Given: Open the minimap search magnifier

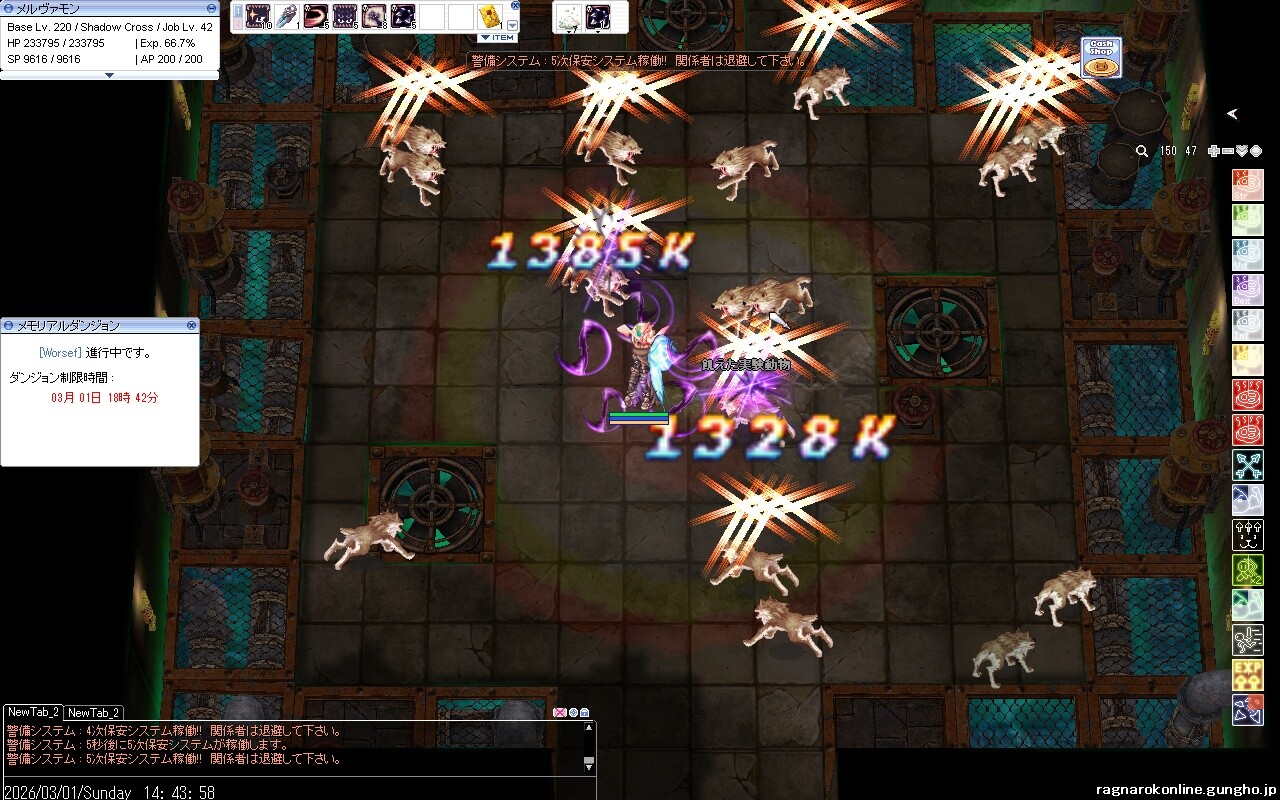Looking at the screenshot, I should [x=1142, y=151].
